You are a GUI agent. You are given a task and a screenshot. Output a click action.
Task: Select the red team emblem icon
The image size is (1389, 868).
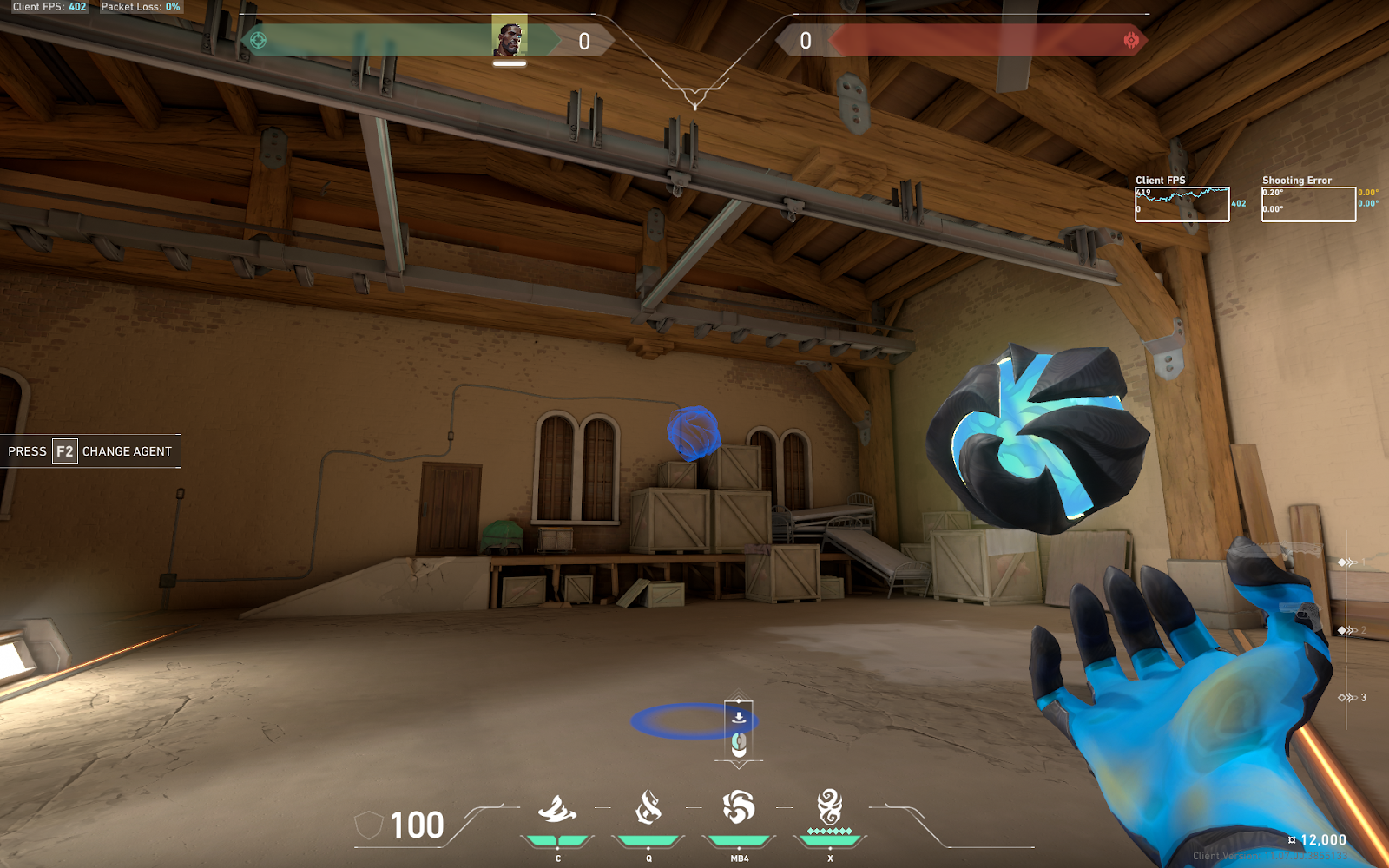point(1131,40)
